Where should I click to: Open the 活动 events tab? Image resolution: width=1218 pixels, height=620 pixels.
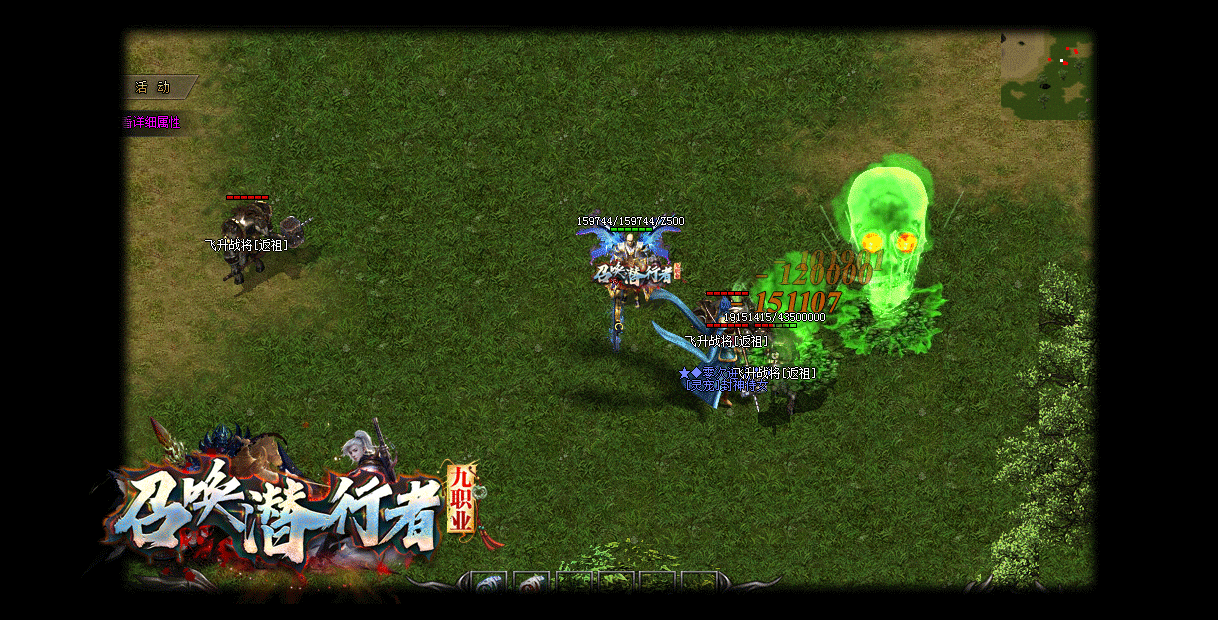[155, 87]
